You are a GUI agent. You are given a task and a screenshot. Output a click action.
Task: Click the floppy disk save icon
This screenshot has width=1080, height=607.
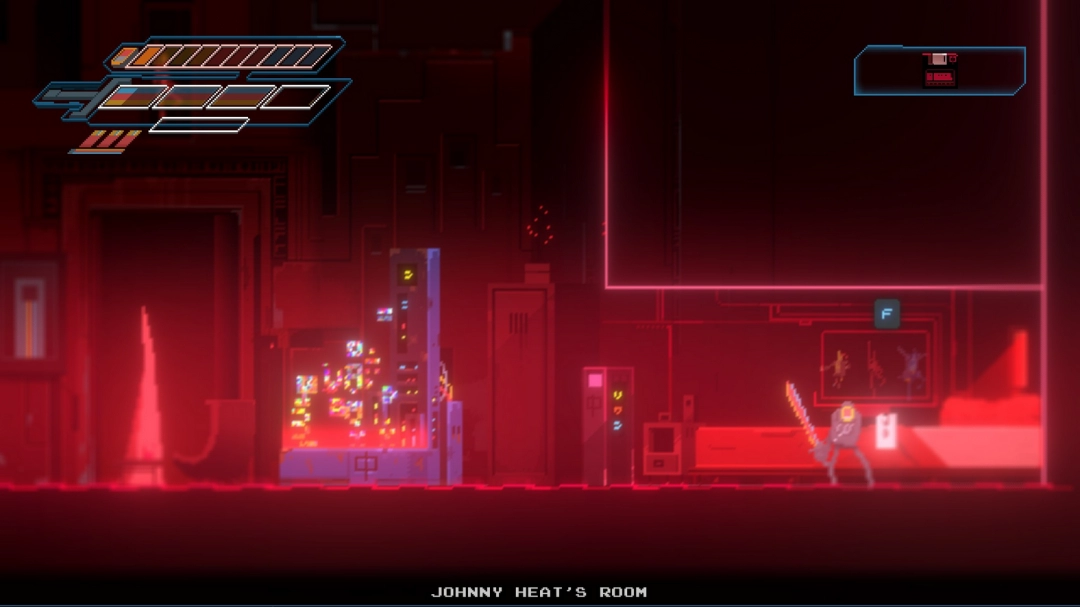coord(939,70)
